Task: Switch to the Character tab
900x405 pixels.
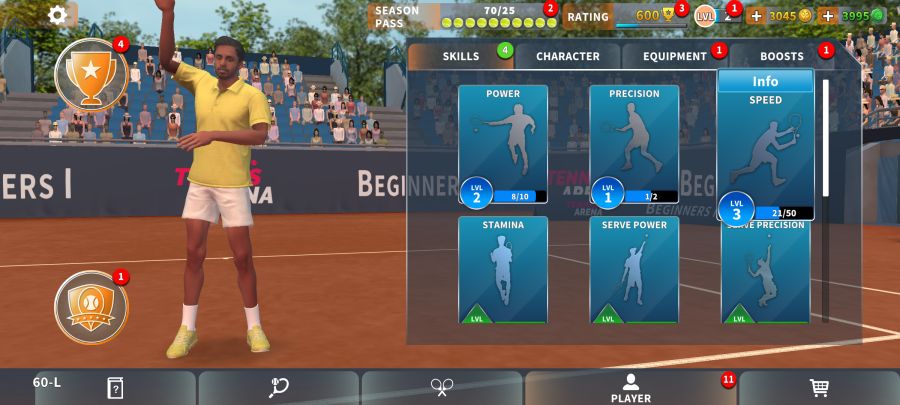Action: point(568,56)
